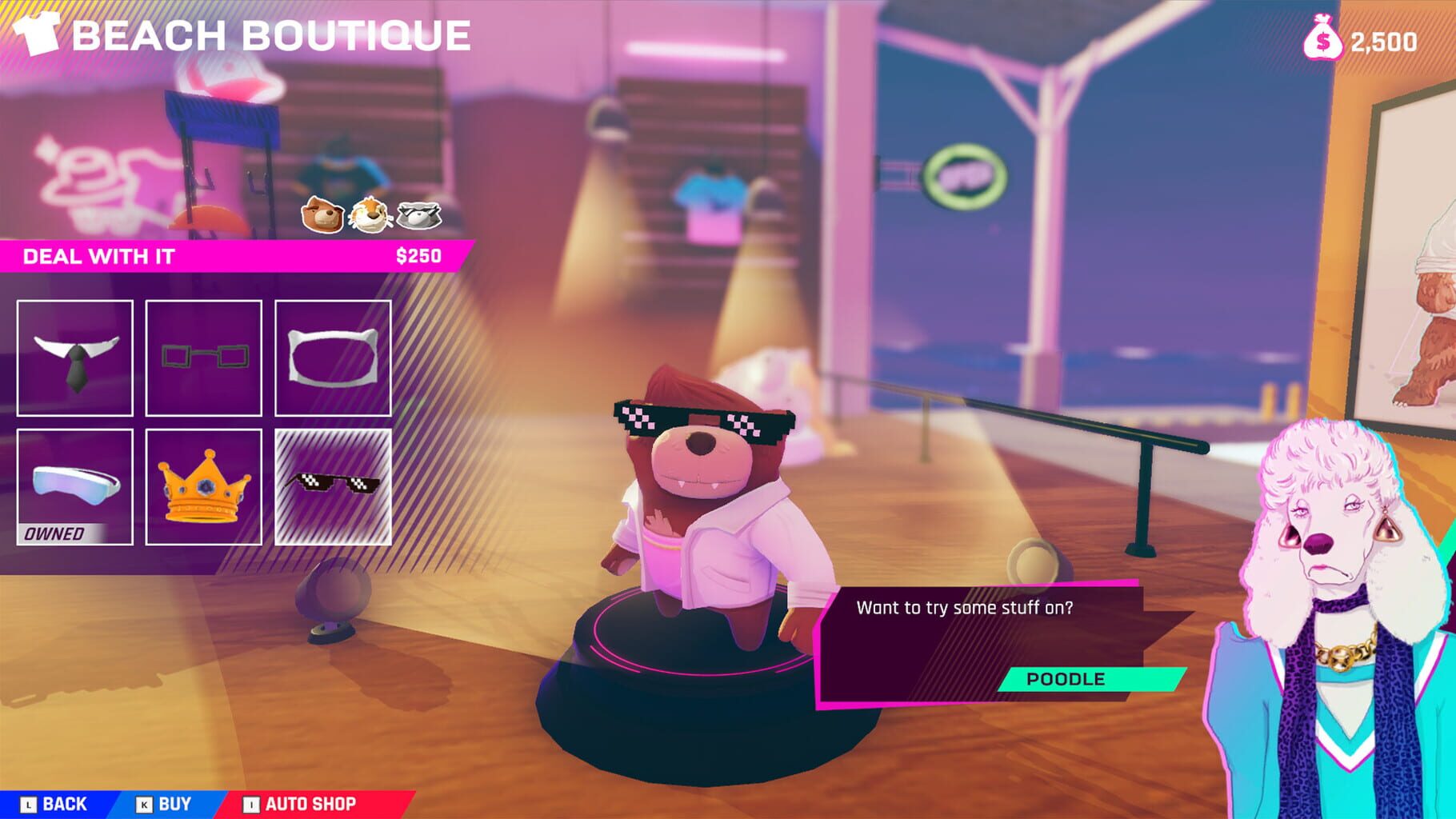Select the bear character head icon
The width and height of the screenshot is (1456, 819).
point(322,214)
